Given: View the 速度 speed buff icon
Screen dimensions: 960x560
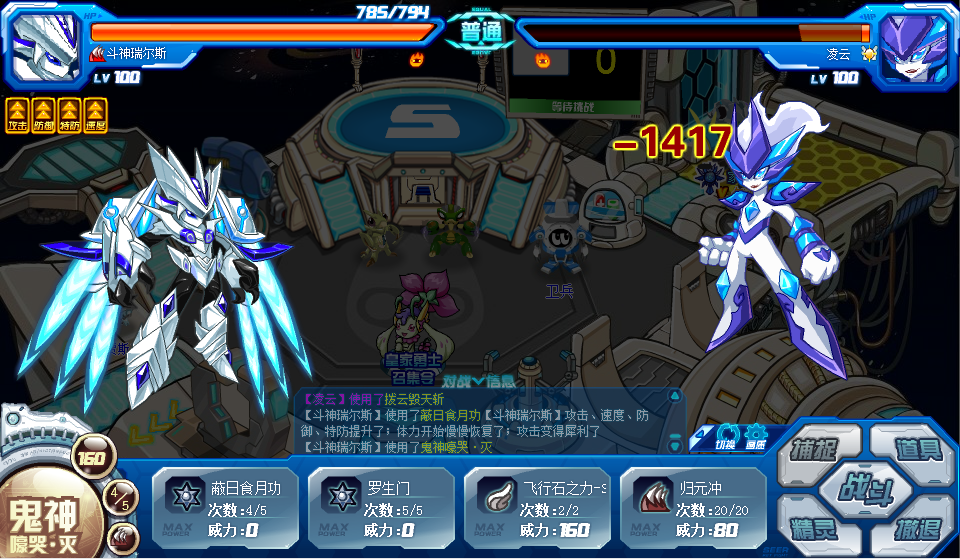Looking at the screenshot, I should 96,114.
